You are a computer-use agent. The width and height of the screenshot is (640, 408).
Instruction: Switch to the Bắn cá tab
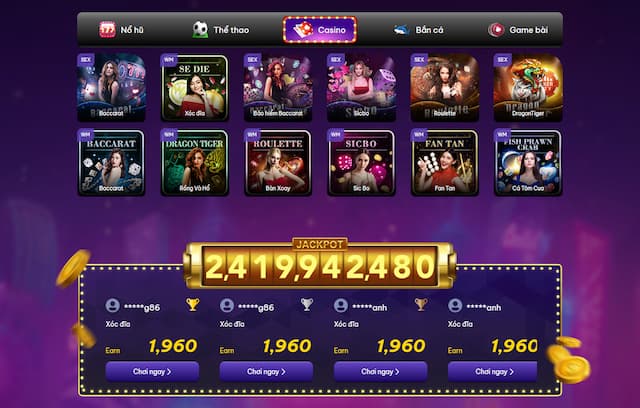(x=417, y=30)
